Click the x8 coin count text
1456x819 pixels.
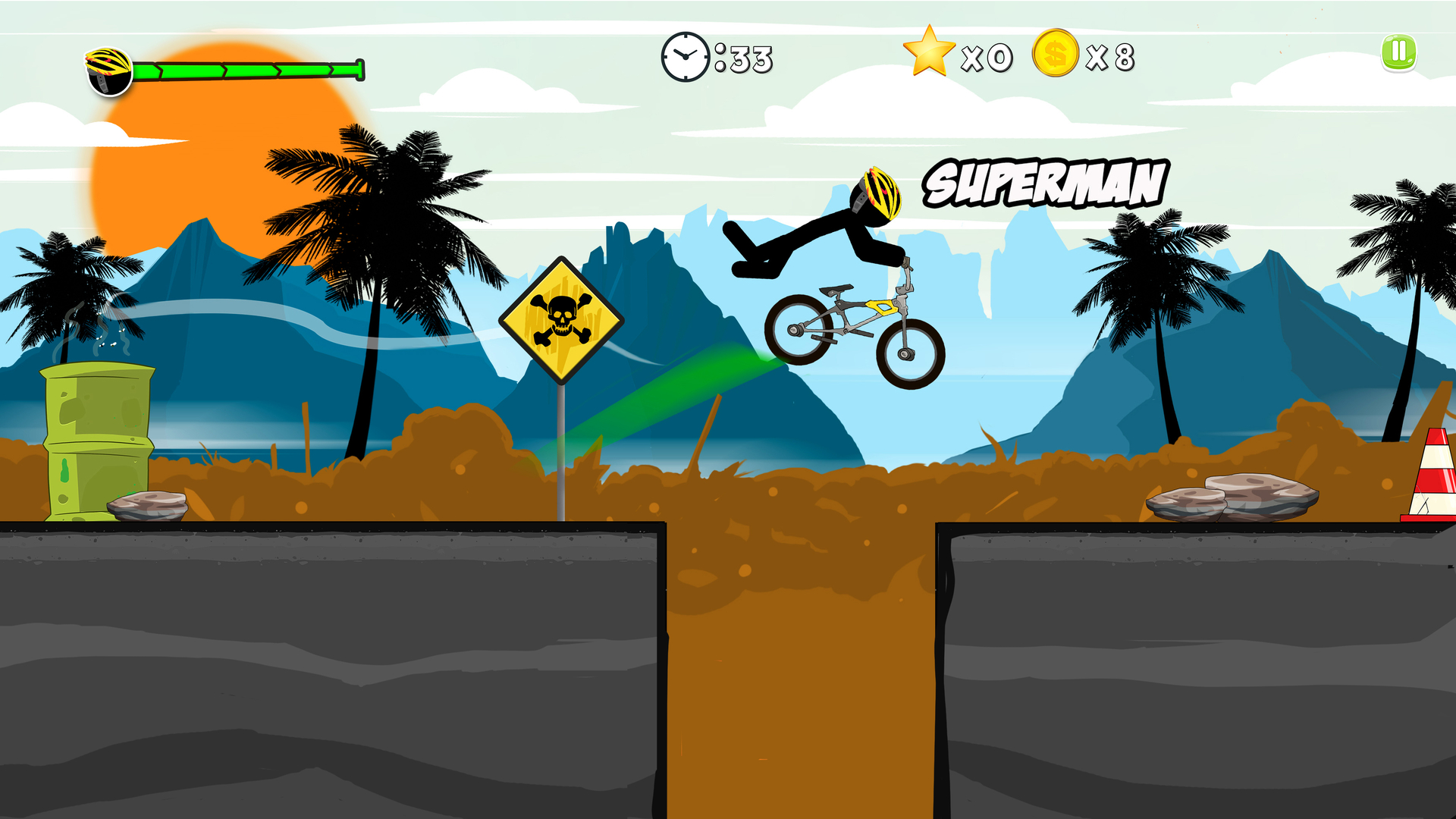[x=1111, y=57]
